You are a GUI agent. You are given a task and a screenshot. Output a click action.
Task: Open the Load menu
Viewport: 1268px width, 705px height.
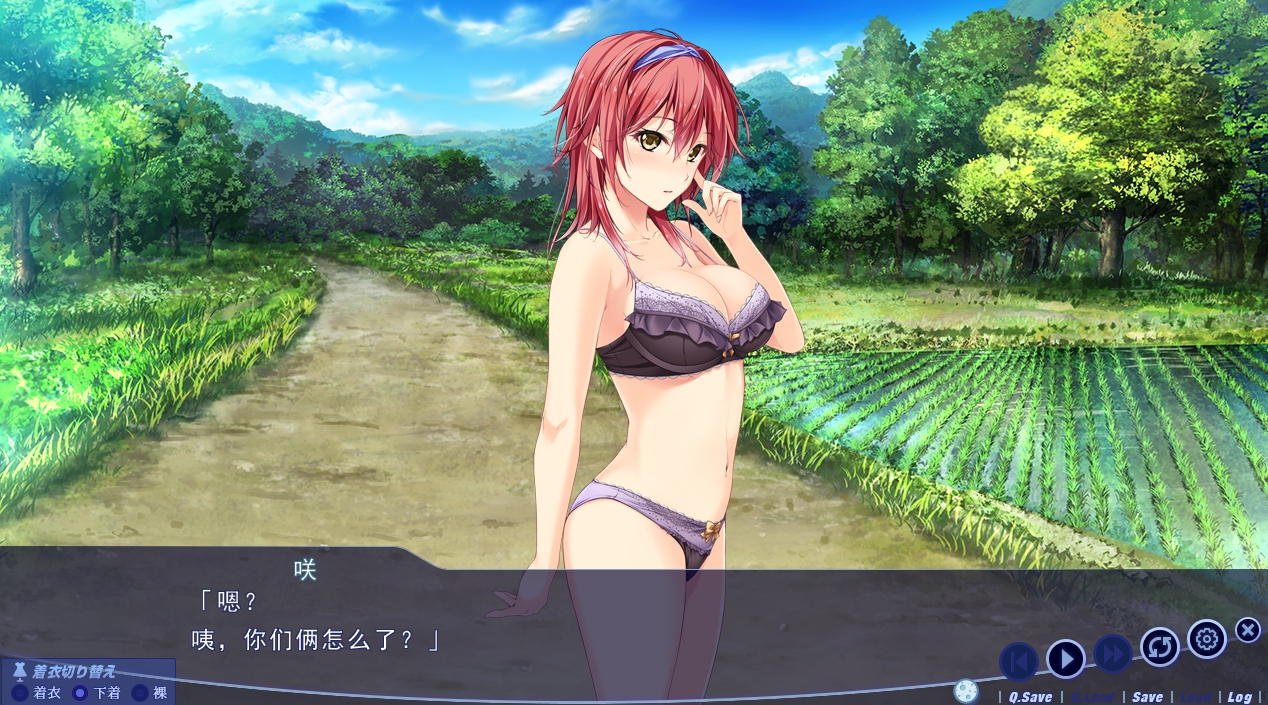tap(1196, 697)
